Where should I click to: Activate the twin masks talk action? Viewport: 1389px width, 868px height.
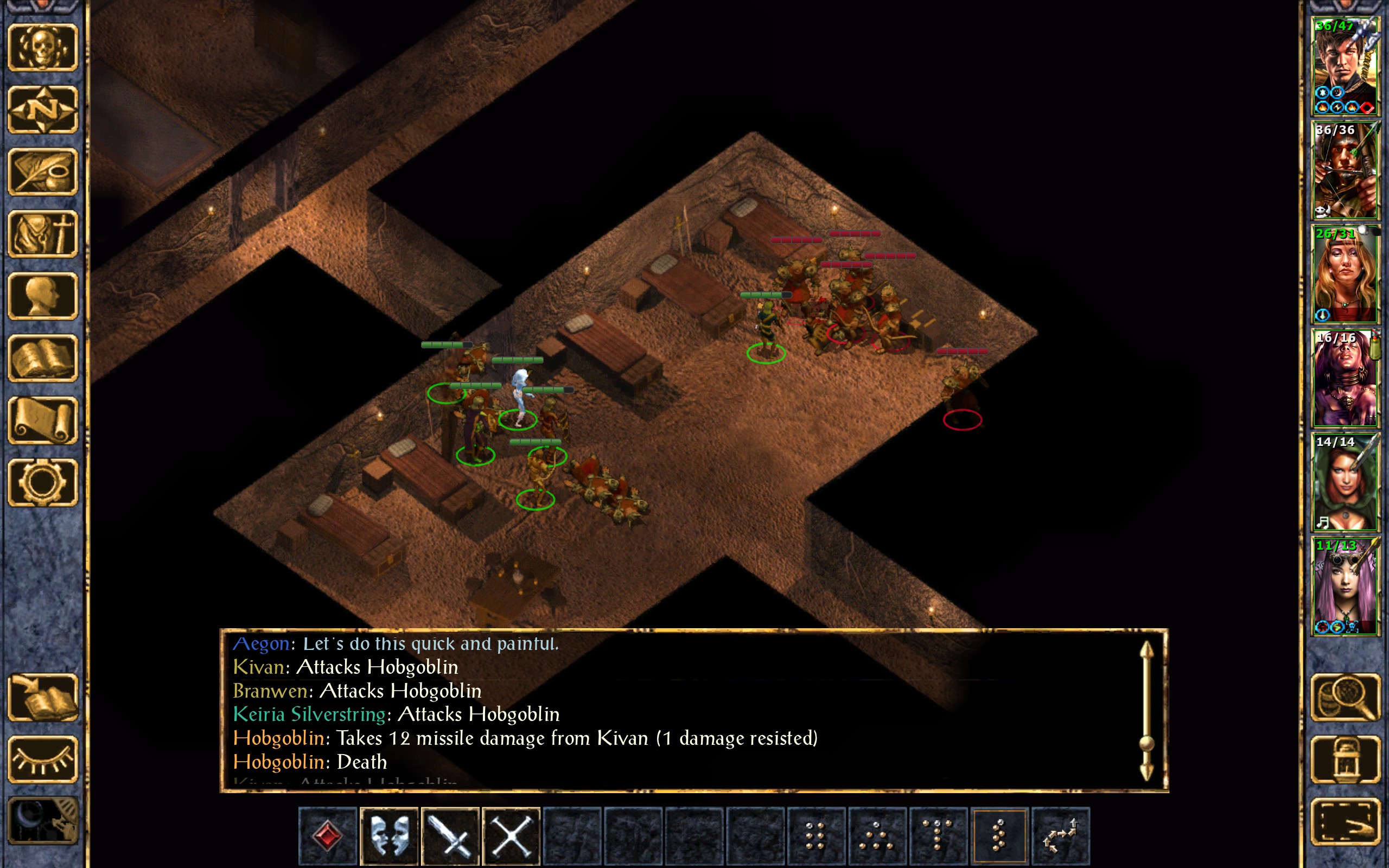pyautogui.click(x=389, y=835)
